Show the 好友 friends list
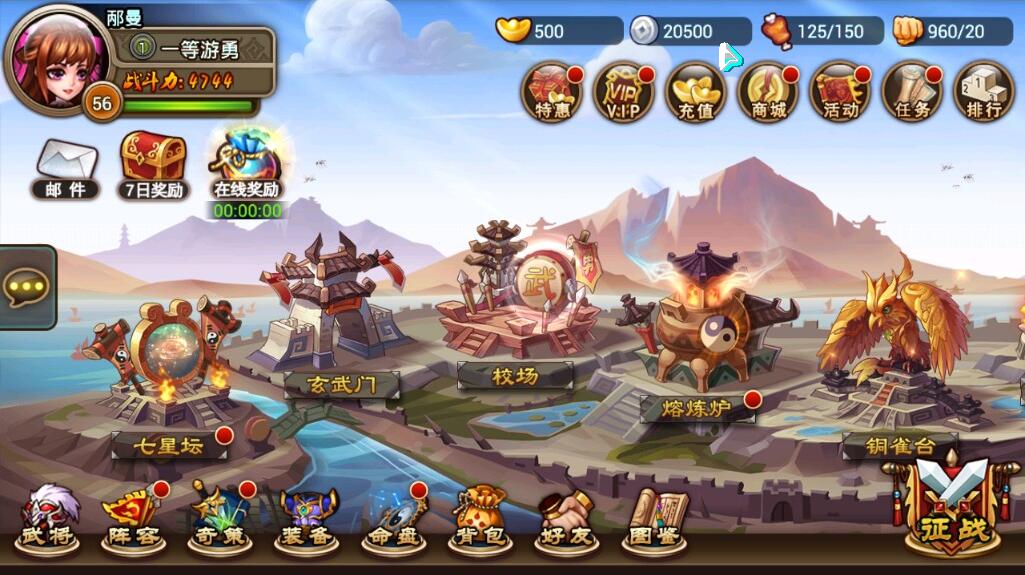 point(567,520)
